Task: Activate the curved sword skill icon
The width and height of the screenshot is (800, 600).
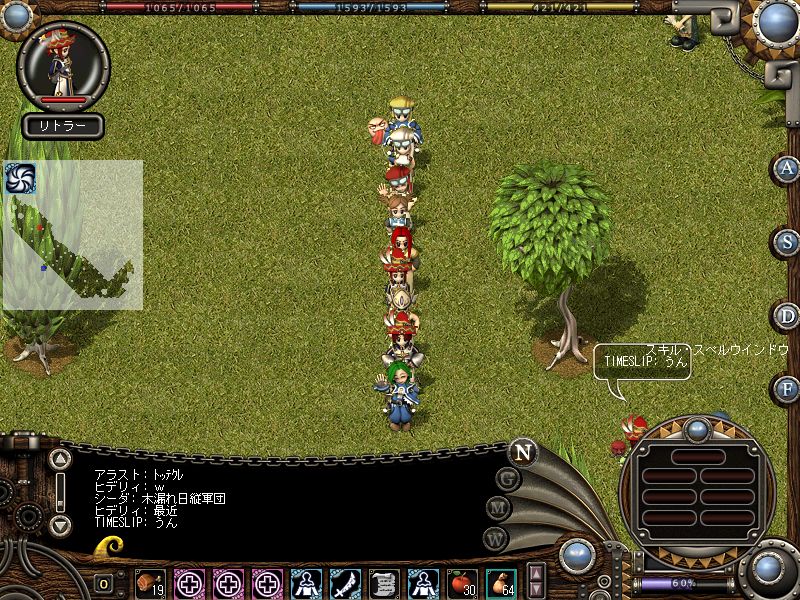Action: tap(345, 582)
